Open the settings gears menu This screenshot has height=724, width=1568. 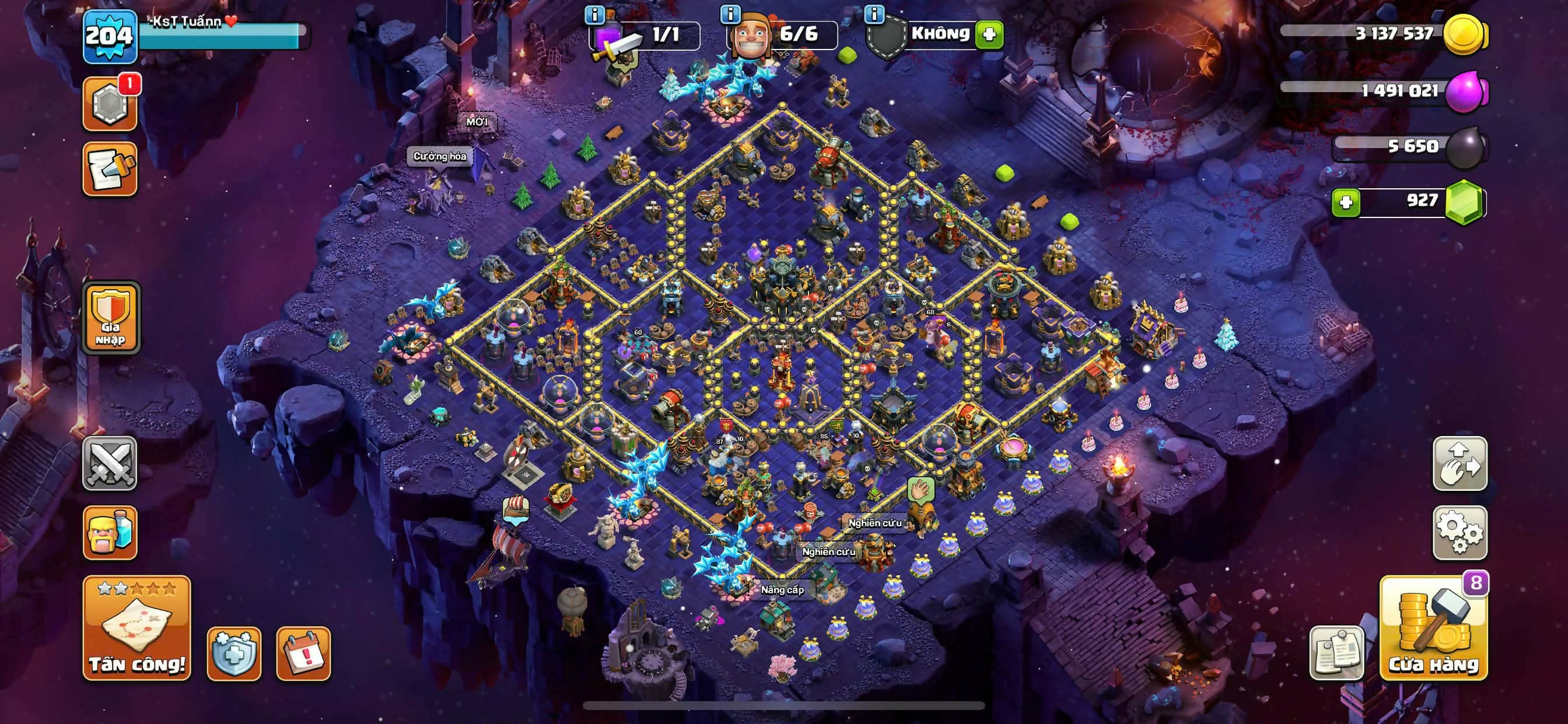tap(1459, 532)
